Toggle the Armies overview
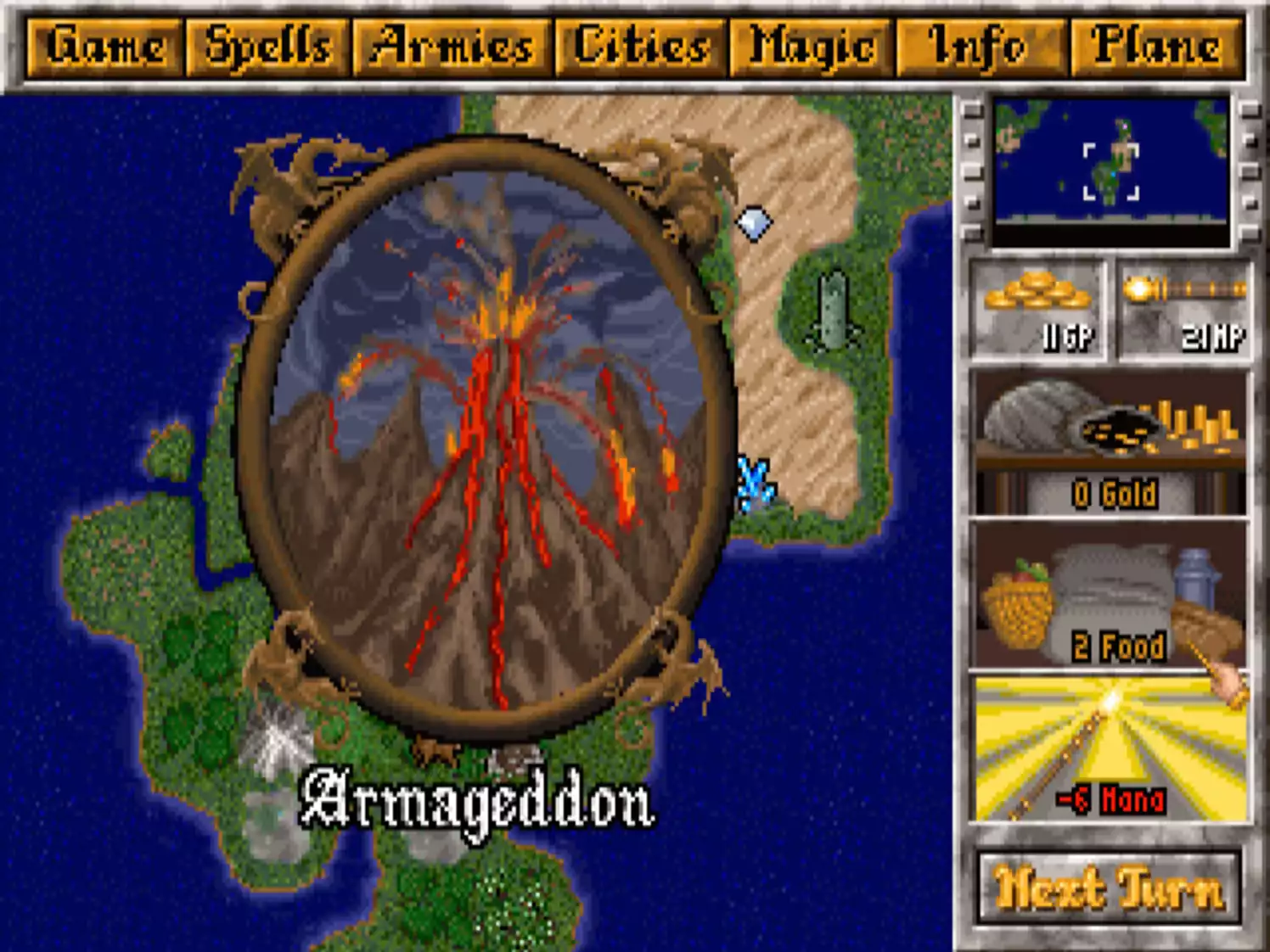 452,47
